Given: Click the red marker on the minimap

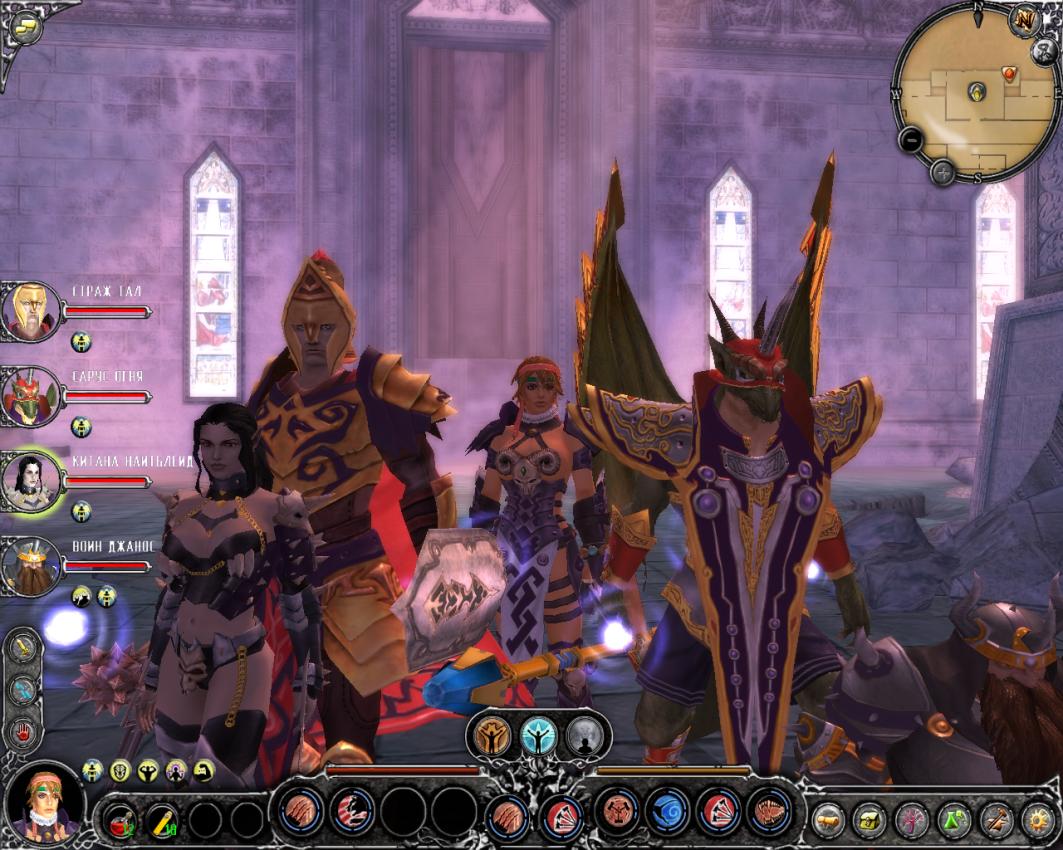Looking at the screenshot, I should pos(1009,73).
